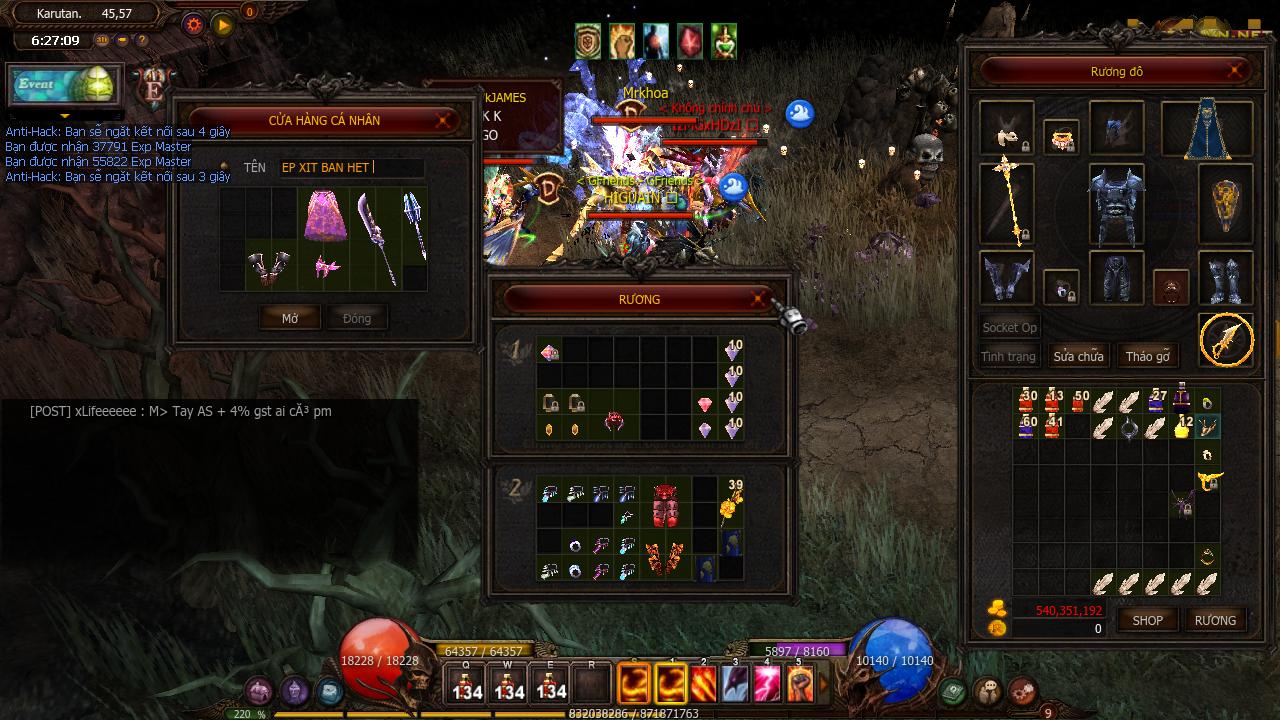The width and height of the screenshot is (1280, 720).
Task: Select the equipped blue chest armor
Action: point(1116,205)
